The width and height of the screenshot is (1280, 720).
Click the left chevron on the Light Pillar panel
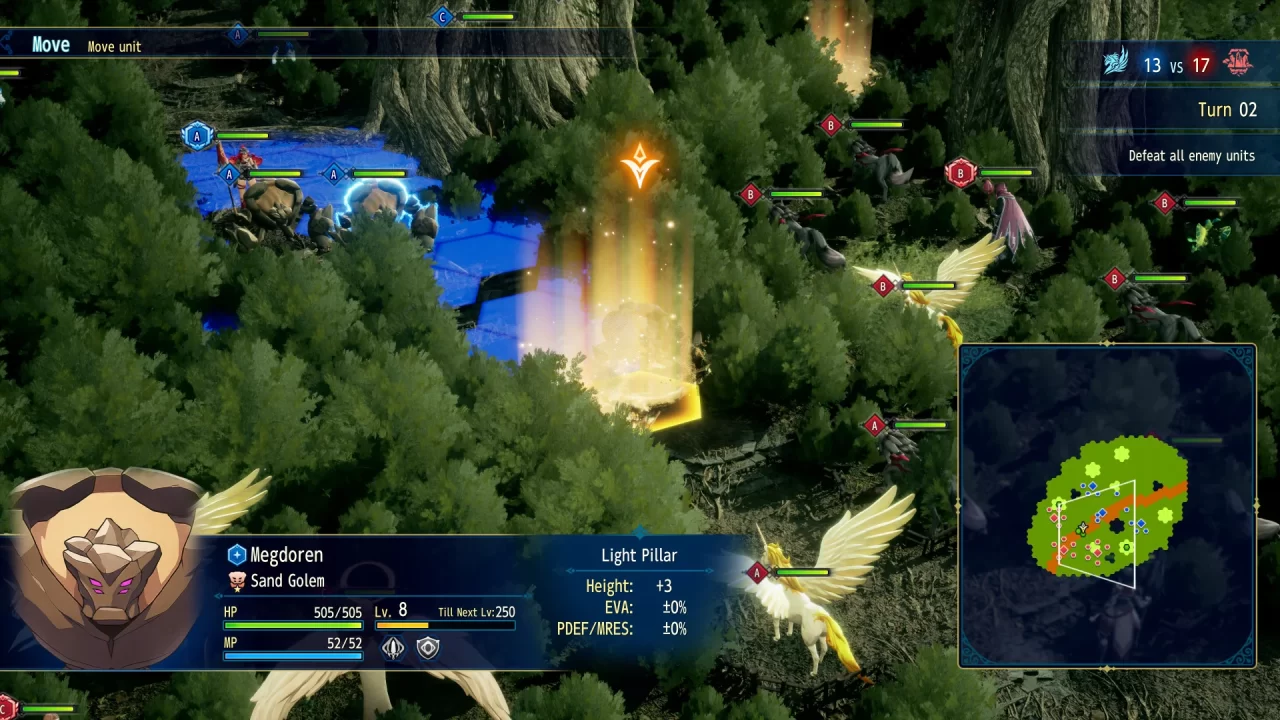click(570, 570)
